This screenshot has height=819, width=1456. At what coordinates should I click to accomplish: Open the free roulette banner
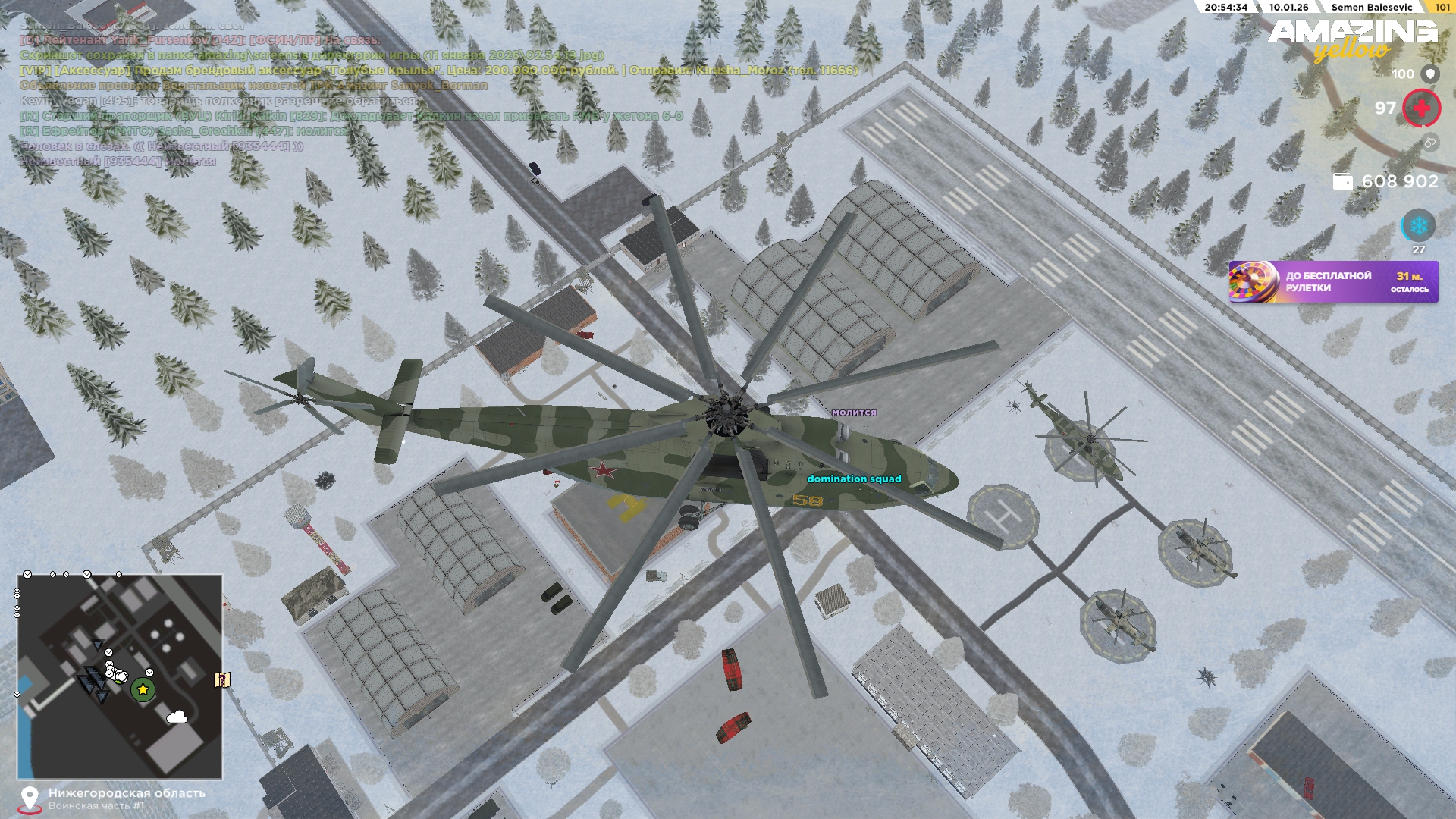pyautogui.click(x=1332, y=282)
